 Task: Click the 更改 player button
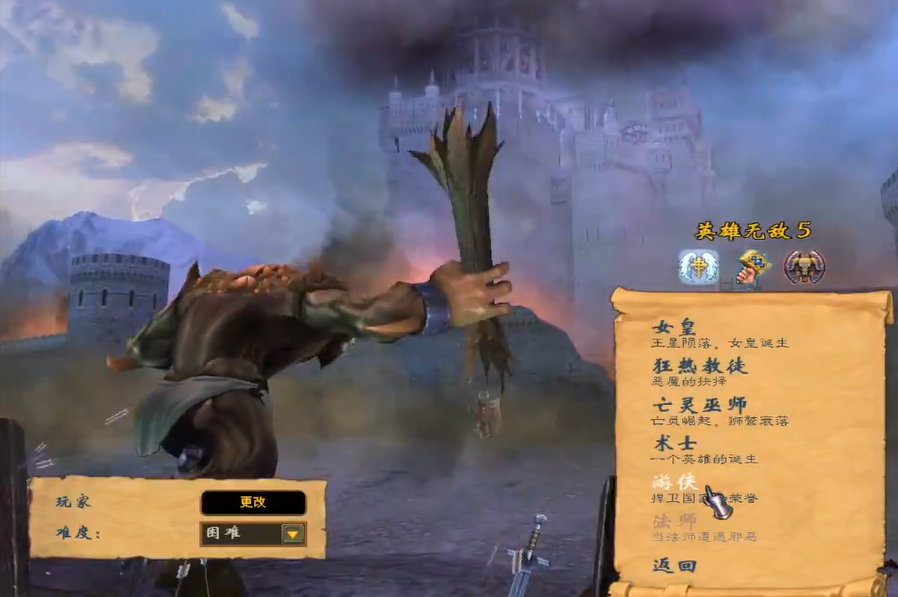click(253, 502)
